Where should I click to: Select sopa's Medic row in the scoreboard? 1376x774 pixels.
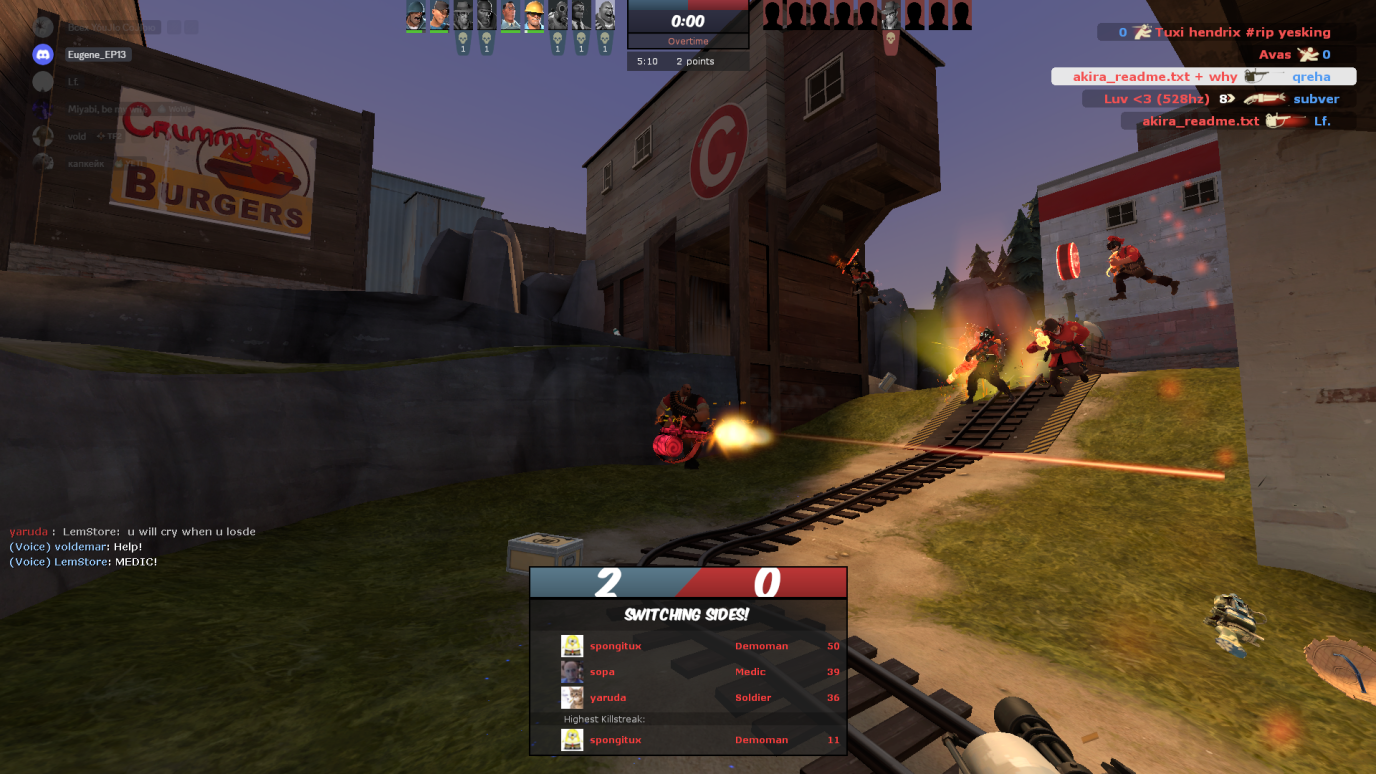coord(688,672)
